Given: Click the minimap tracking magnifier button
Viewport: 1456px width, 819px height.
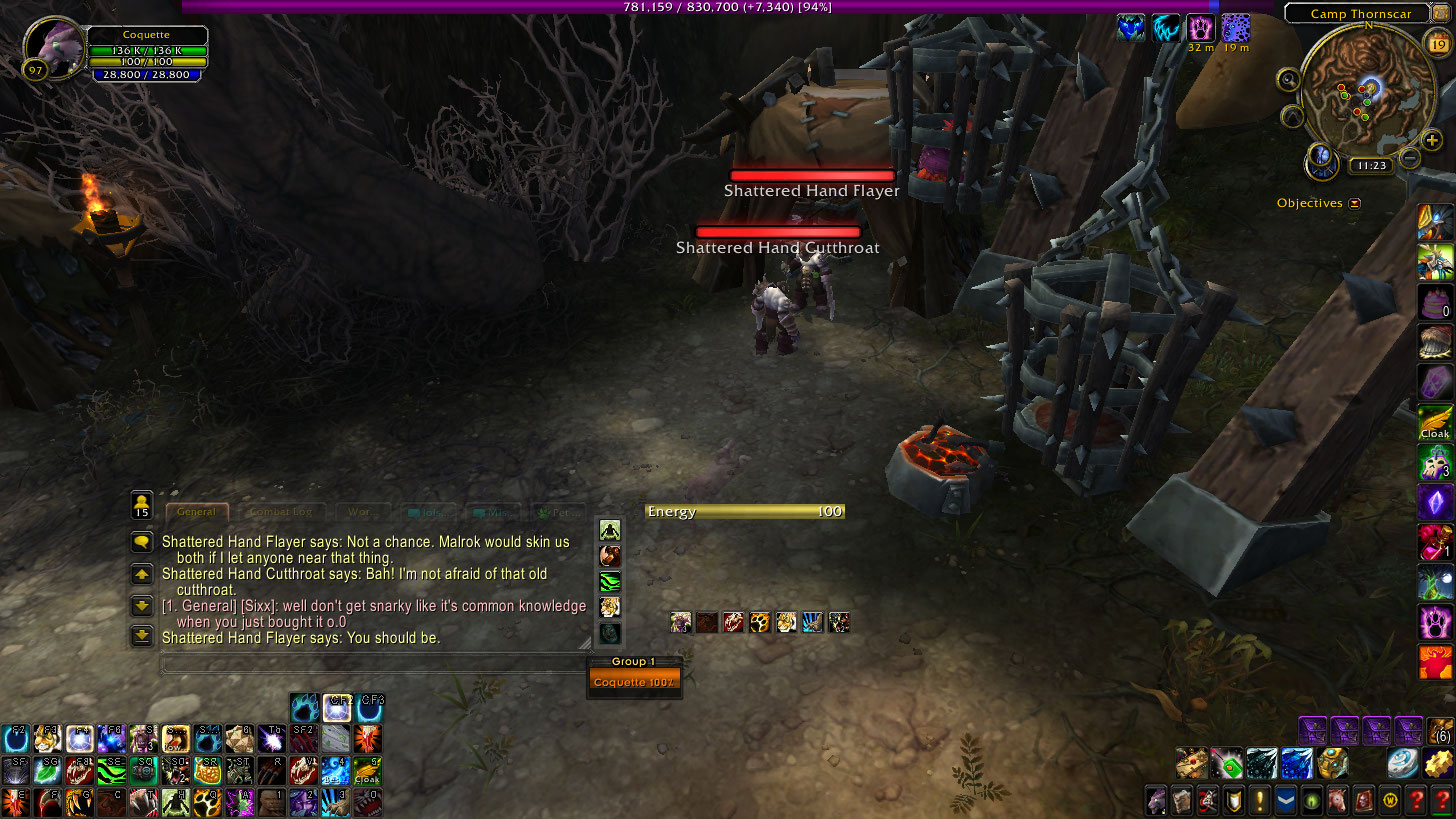Looking at the screenshot, I should click(x=1288, y=79).
